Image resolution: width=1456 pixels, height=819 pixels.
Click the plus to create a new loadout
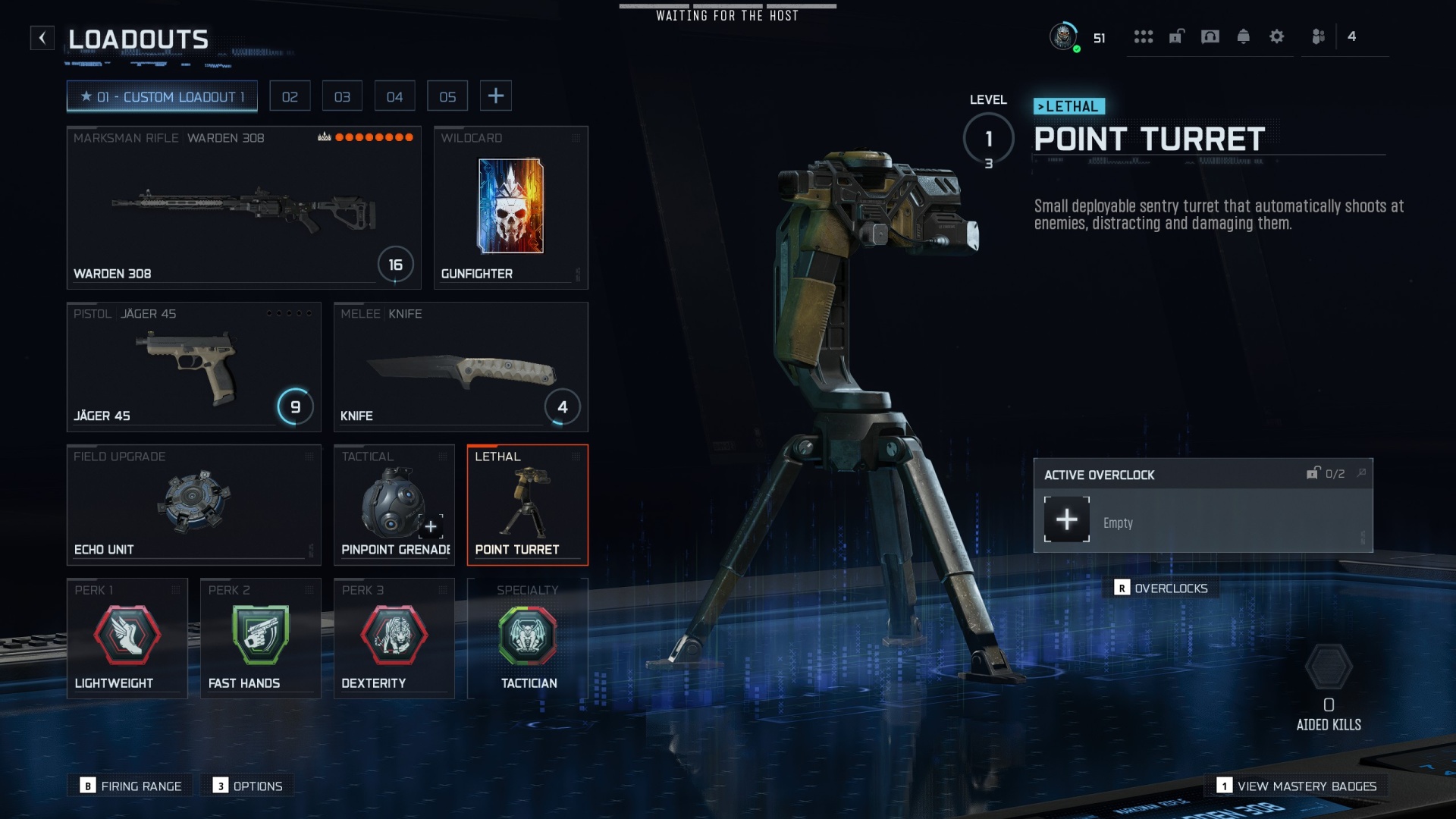496,96
